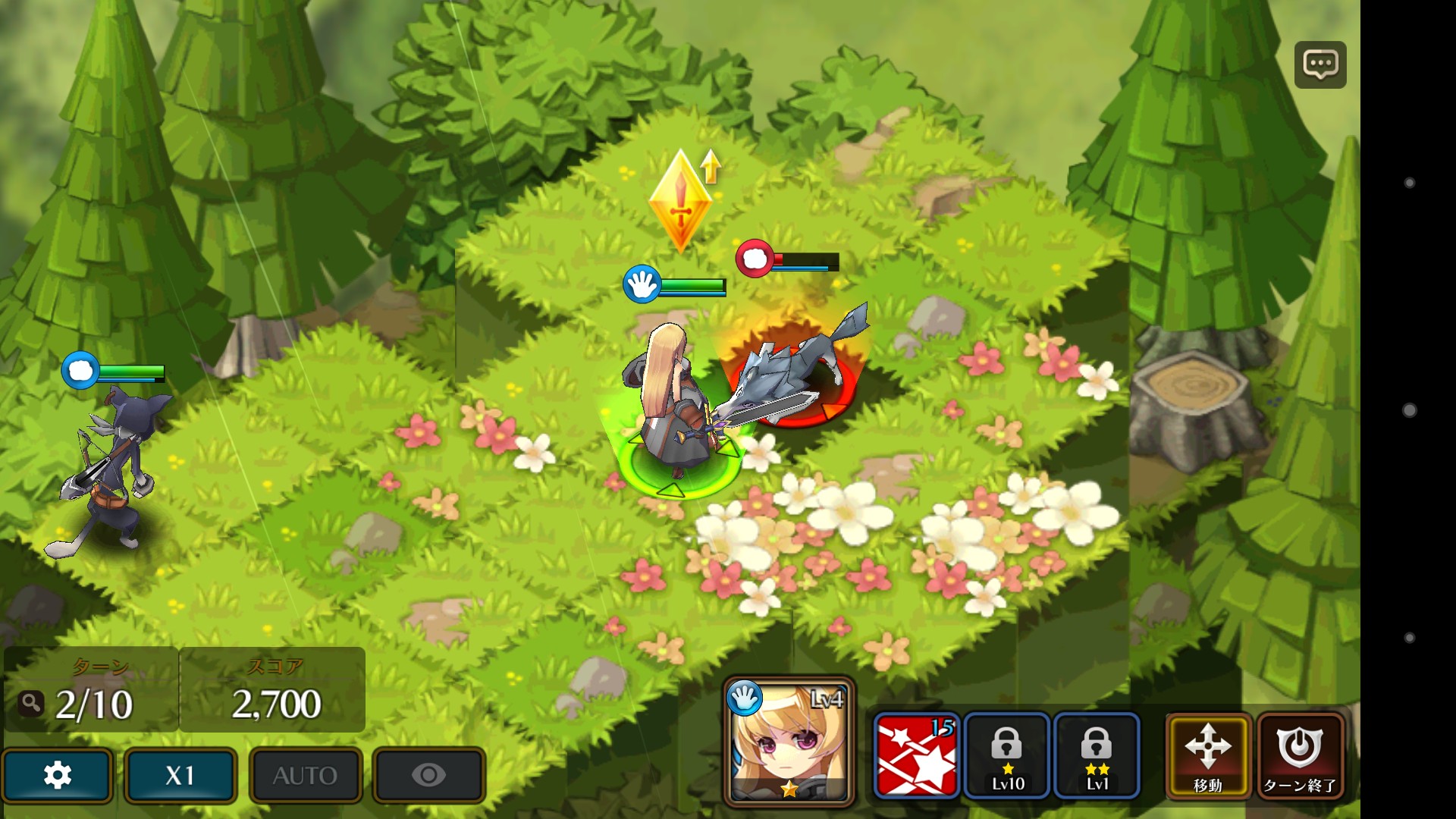
Task: Tap the locked Lv10 skill slot
Action: pyautogui.click(x=1007, y=755)
